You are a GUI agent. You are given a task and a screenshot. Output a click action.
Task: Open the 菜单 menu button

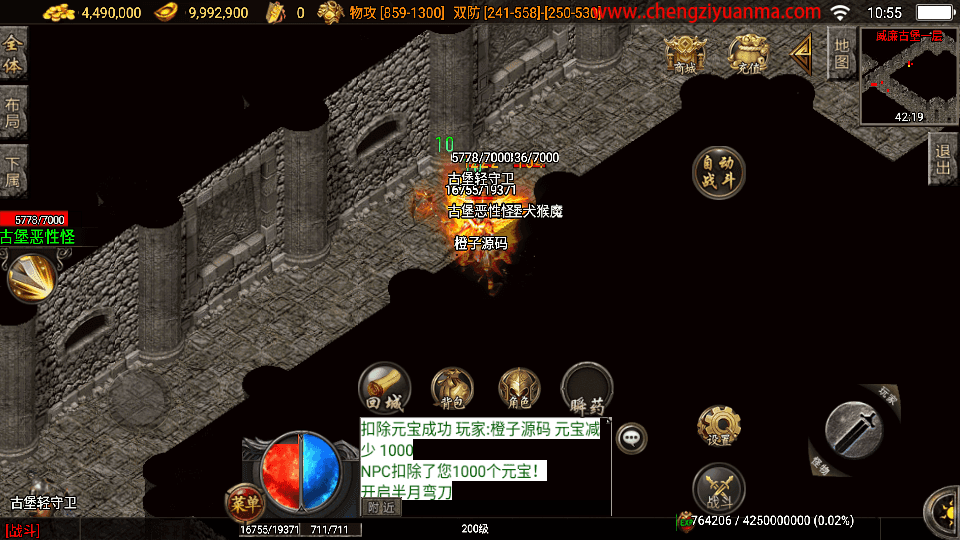244,500
